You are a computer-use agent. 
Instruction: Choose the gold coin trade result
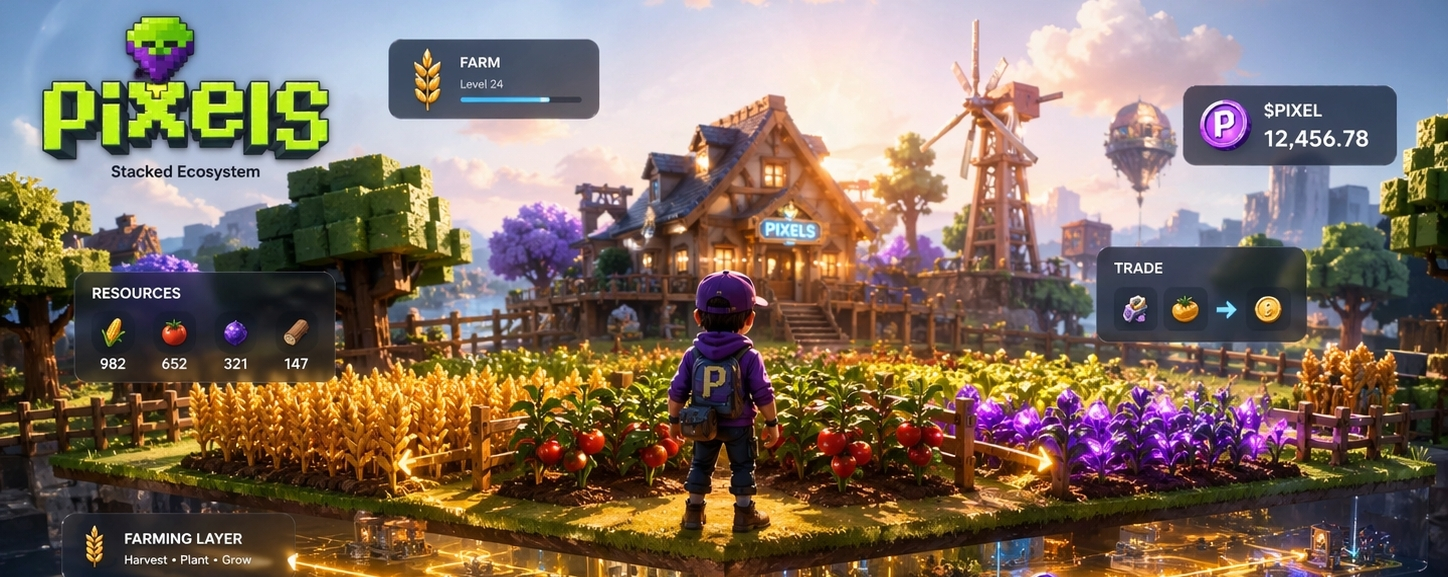[x=1267, y=310]
